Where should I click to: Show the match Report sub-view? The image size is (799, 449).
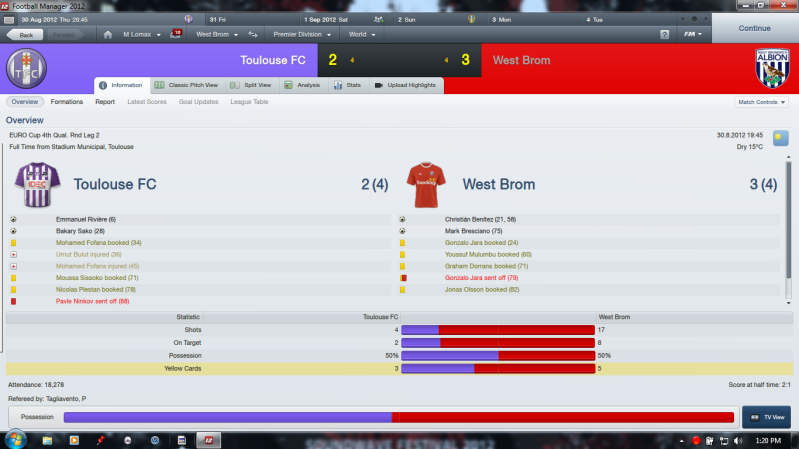click(x=105, y=102)
